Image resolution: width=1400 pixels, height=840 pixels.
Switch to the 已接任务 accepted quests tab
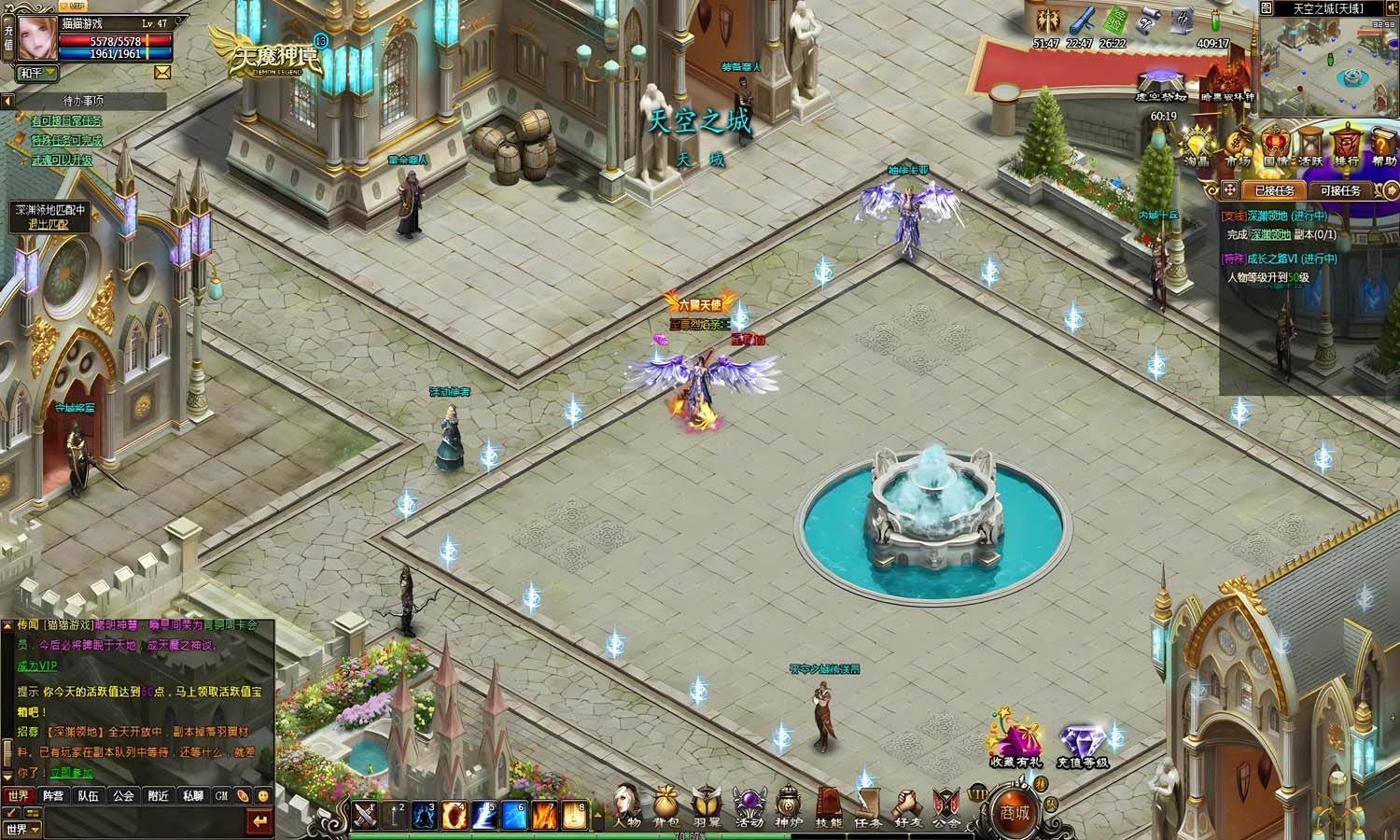(x=1274, y=190)
